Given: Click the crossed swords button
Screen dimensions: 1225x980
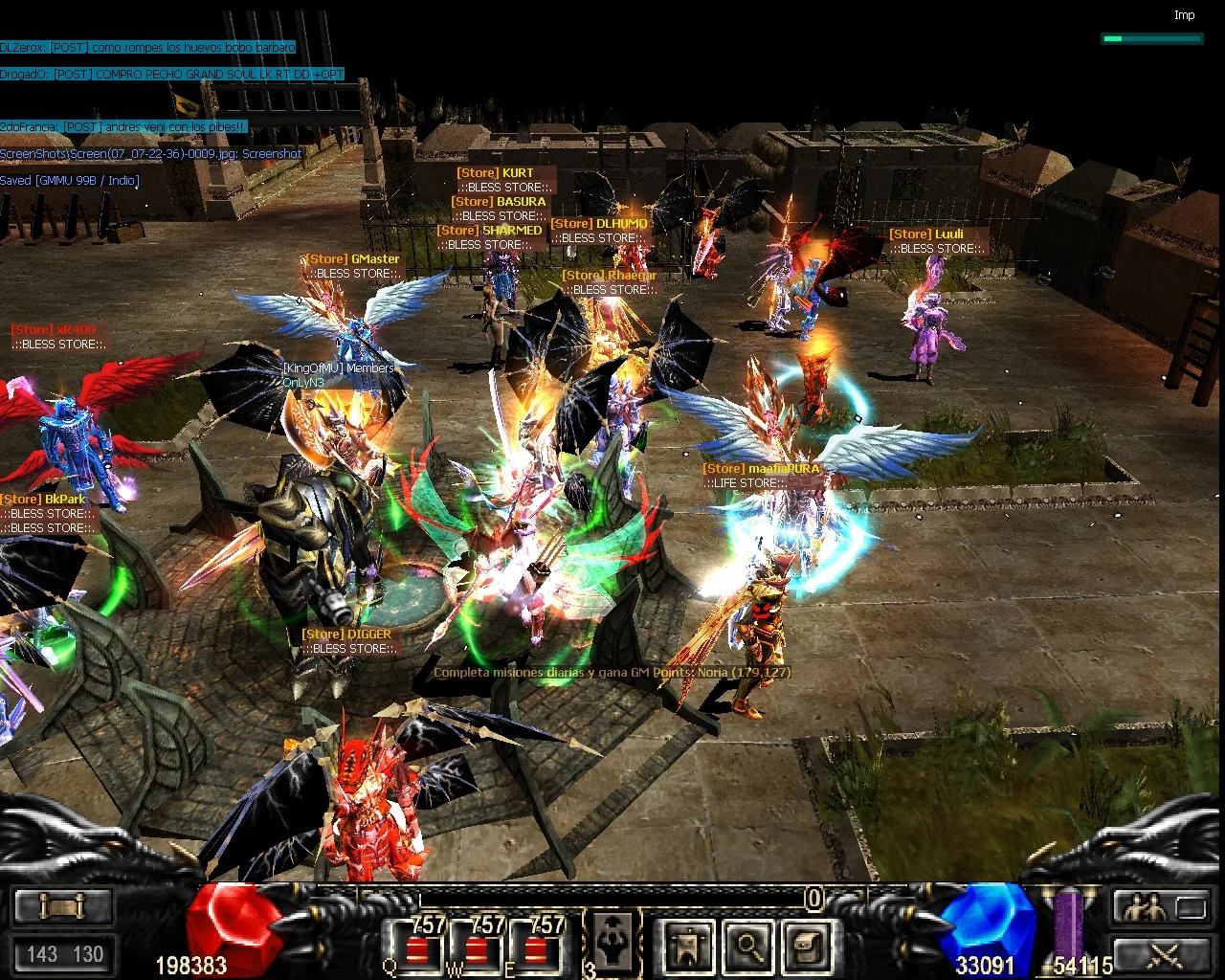Looking at the screenshot, I should point(1163,953).
